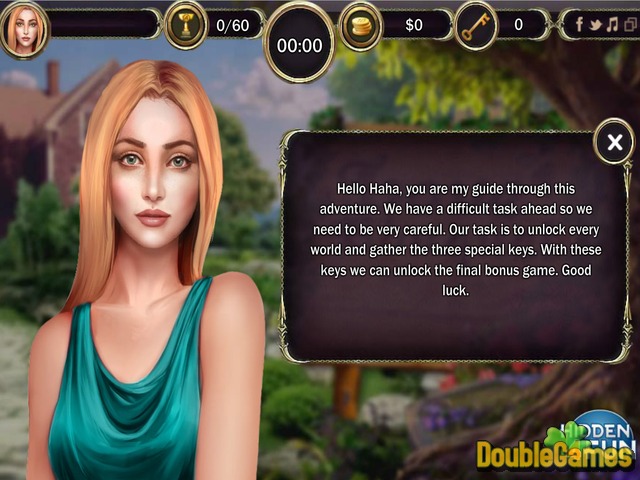Click the player avatar portrait
640x480 pixels.
(x=24, y=29)
